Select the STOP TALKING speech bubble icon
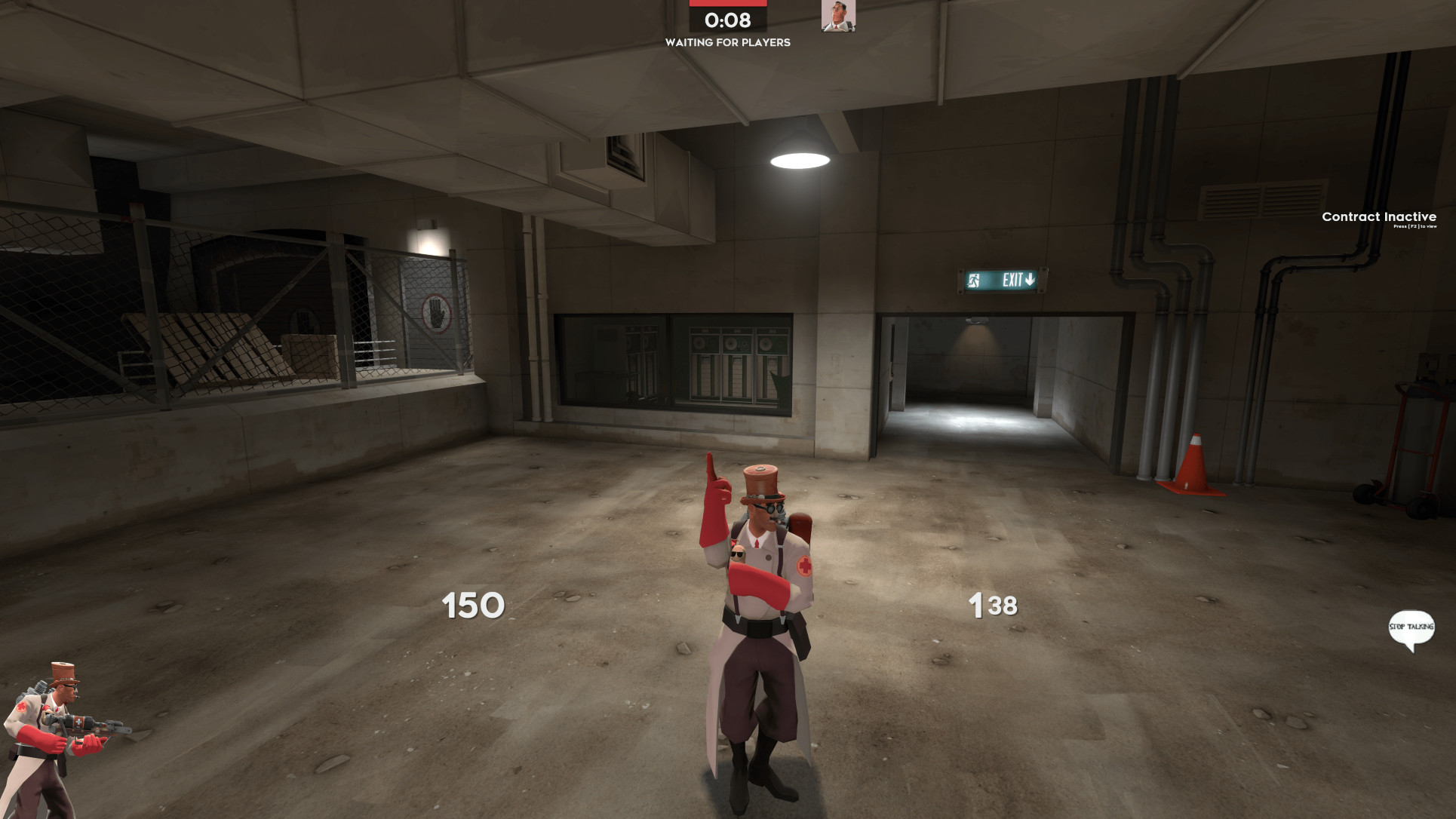This screenshot has width=1456, height=819. point(1412,627)
